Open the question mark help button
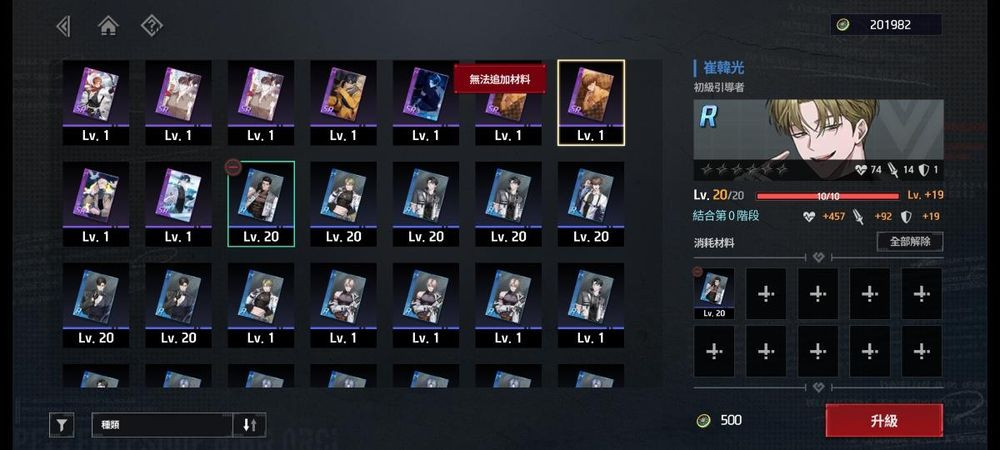Viewport: 1000px width, 450px height. click(x=151, y=26)
